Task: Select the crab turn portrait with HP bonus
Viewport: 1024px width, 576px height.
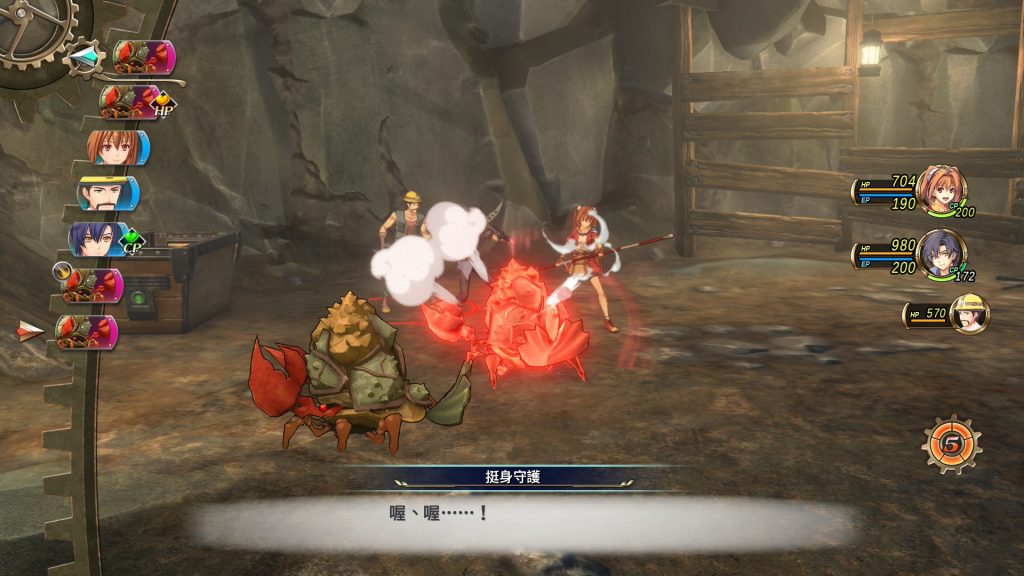Action: point(130,101)
